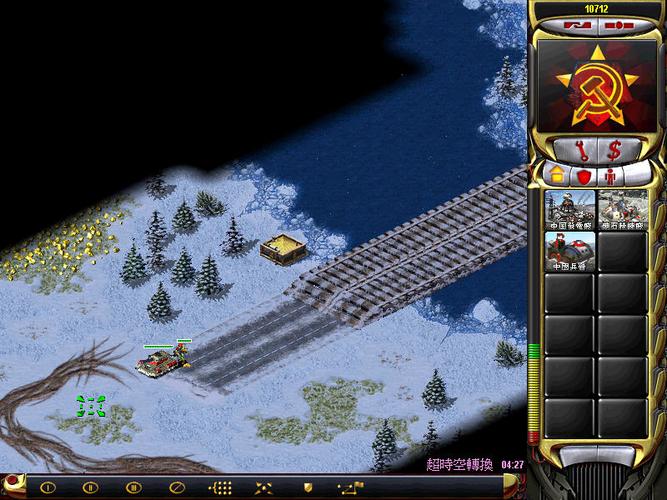
Task: Open the diplomacy button left of the top pair
Action: 577,23
